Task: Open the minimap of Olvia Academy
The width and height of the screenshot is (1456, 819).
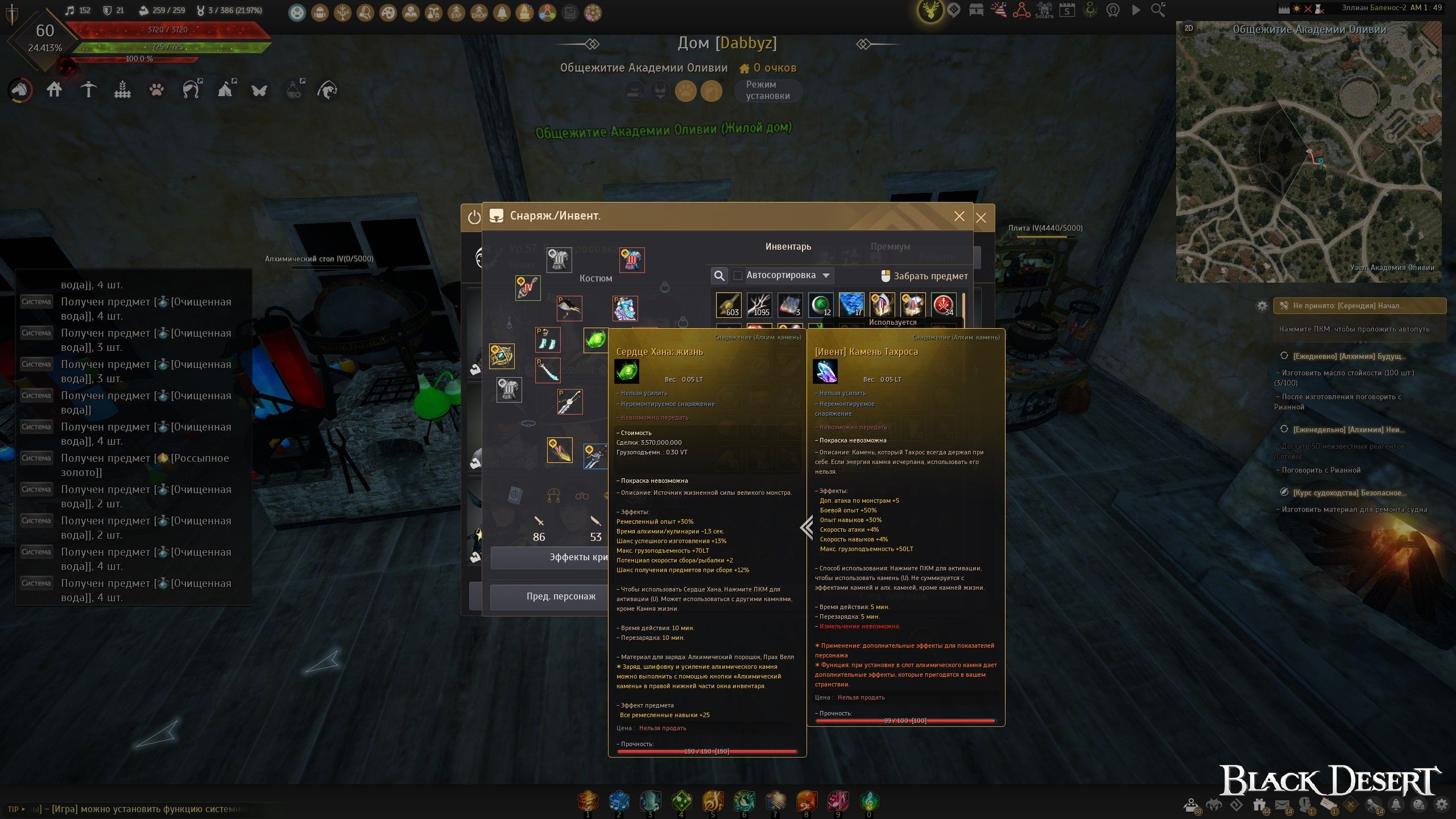Action: point(1308,154)
